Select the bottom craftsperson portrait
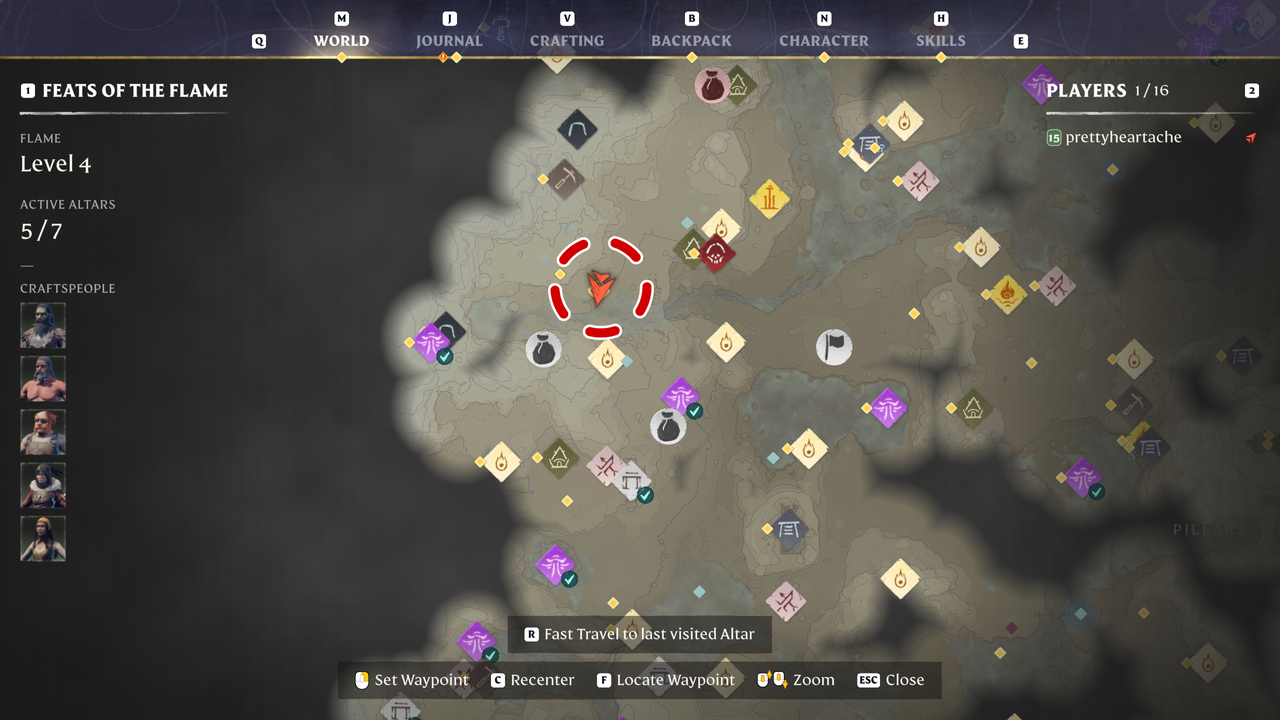 (x=43, y=539)
